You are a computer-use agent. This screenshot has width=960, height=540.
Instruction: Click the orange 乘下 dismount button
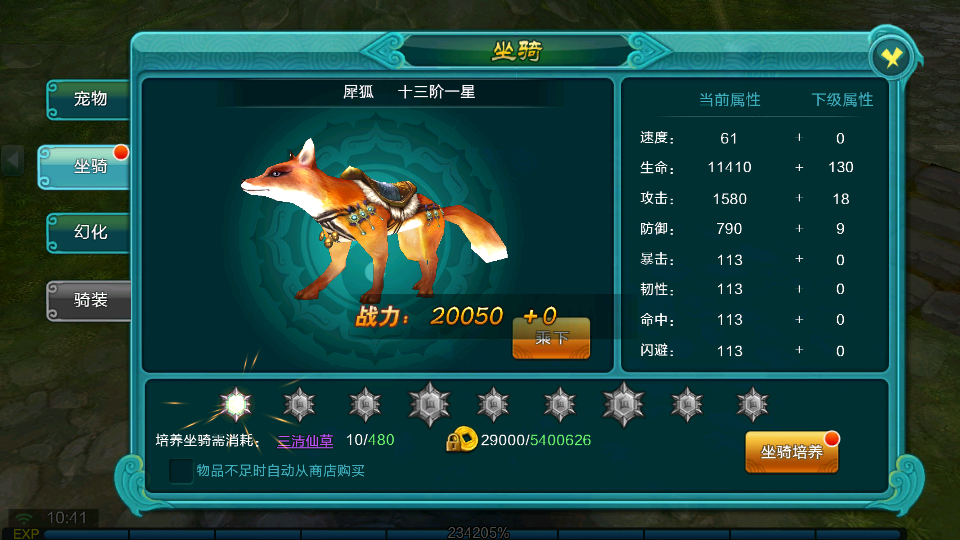click(x=551, y=338)
